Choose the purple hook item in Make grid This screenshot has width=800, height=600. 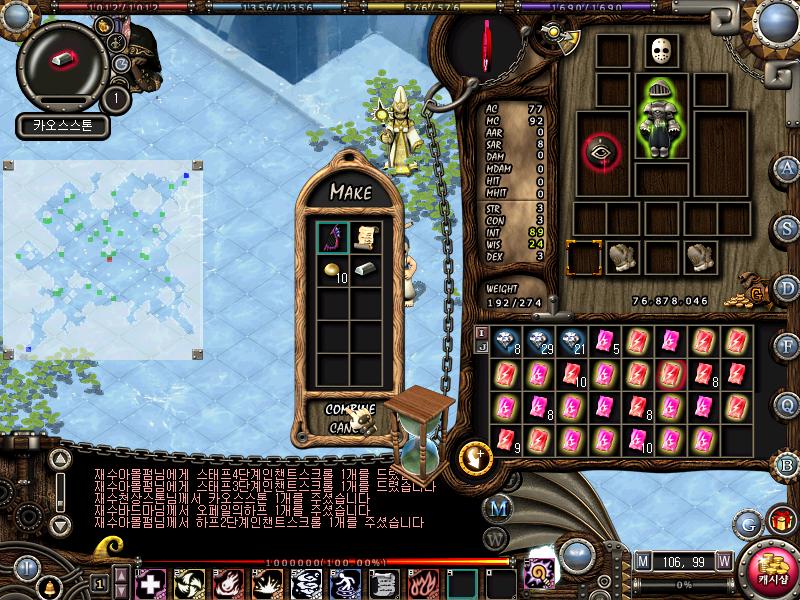(x=332, y=237)
